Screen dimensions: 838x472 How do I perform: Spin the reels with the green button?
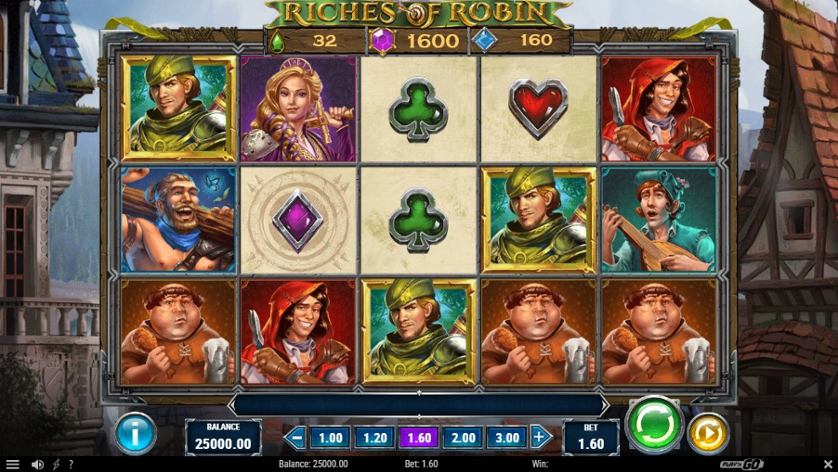654,426
